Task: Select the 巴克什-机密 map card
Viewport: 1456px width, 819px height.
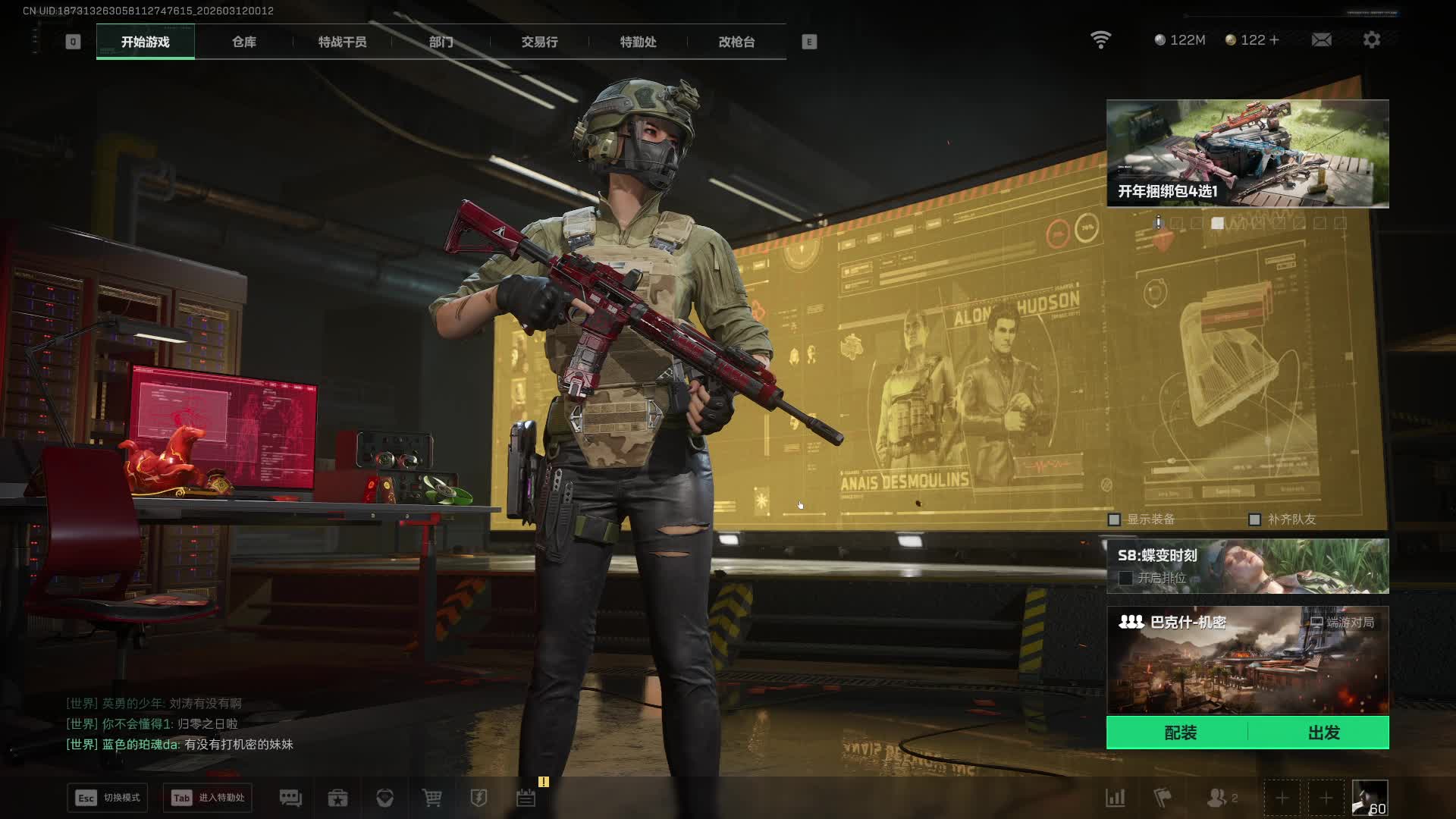Action: [x=1247, y=660]
